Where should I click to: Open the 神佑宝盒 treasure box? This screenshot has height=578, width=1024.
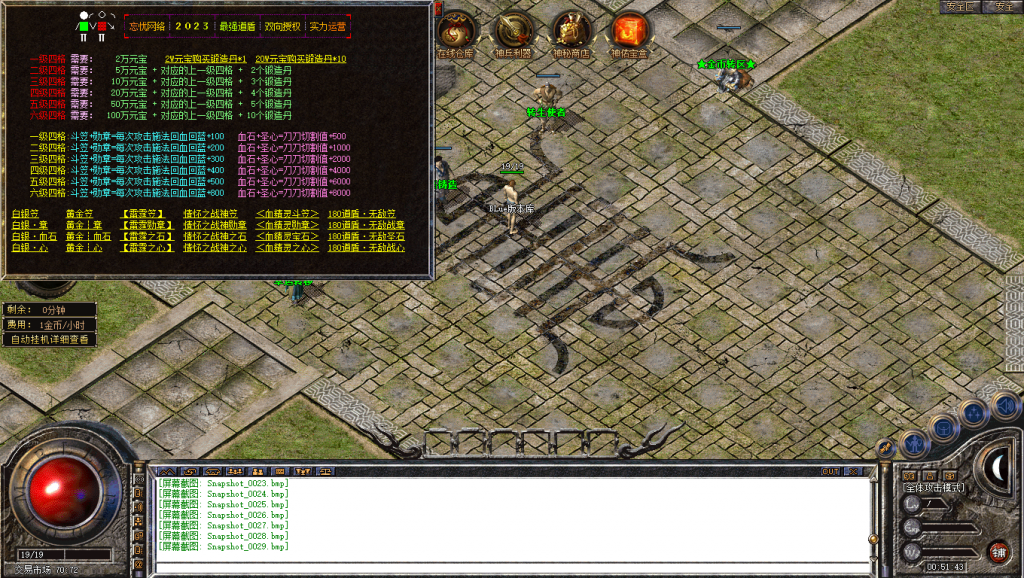pyautogui.click(x=629, y=33)
